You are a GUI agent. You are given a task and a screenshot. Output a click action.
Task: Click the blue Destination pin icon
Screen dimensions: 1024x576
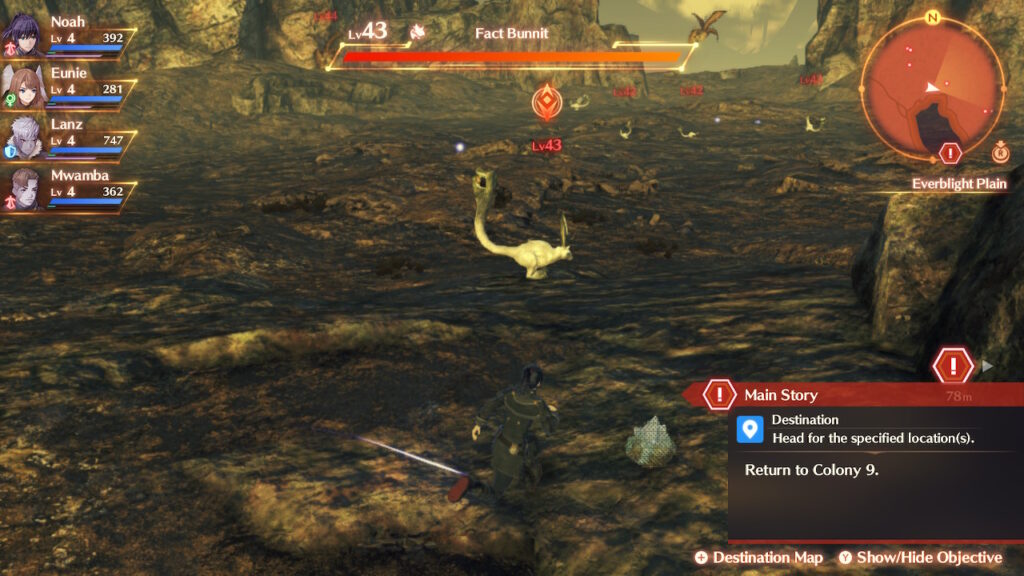coord(749,430)
